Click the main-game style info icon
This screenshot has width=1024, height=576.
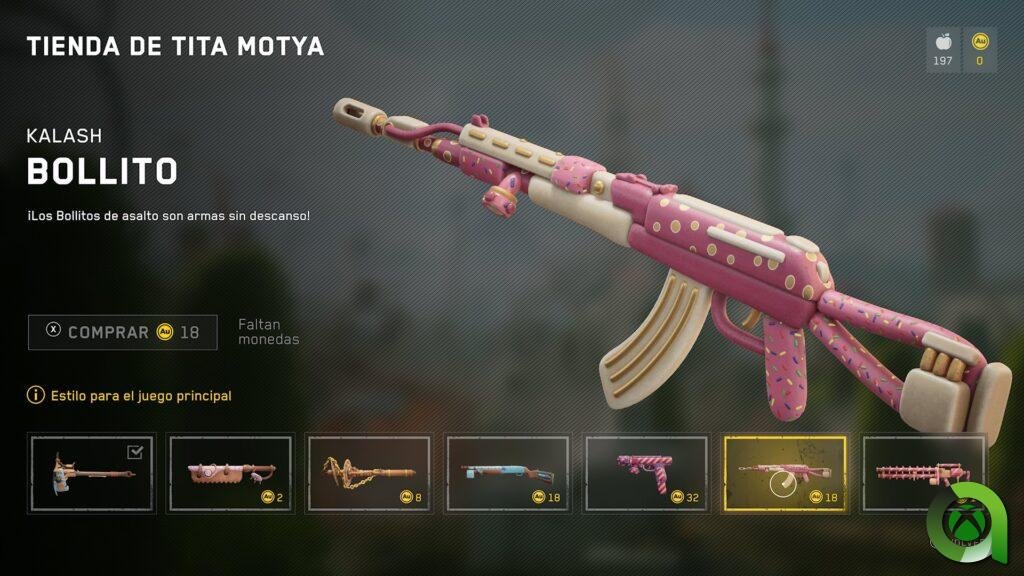pyautogui.click(x=36, y=396)
